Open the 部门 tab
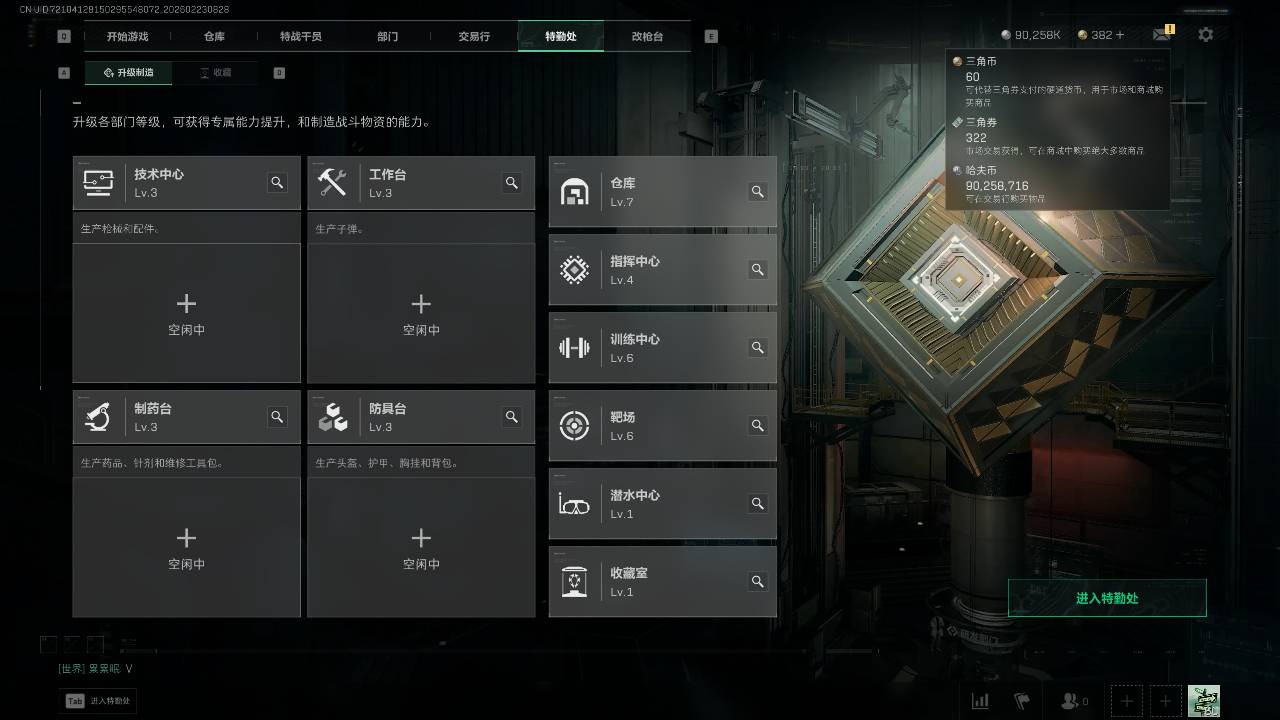1280x720 pixels. click(x=388, y=37)
